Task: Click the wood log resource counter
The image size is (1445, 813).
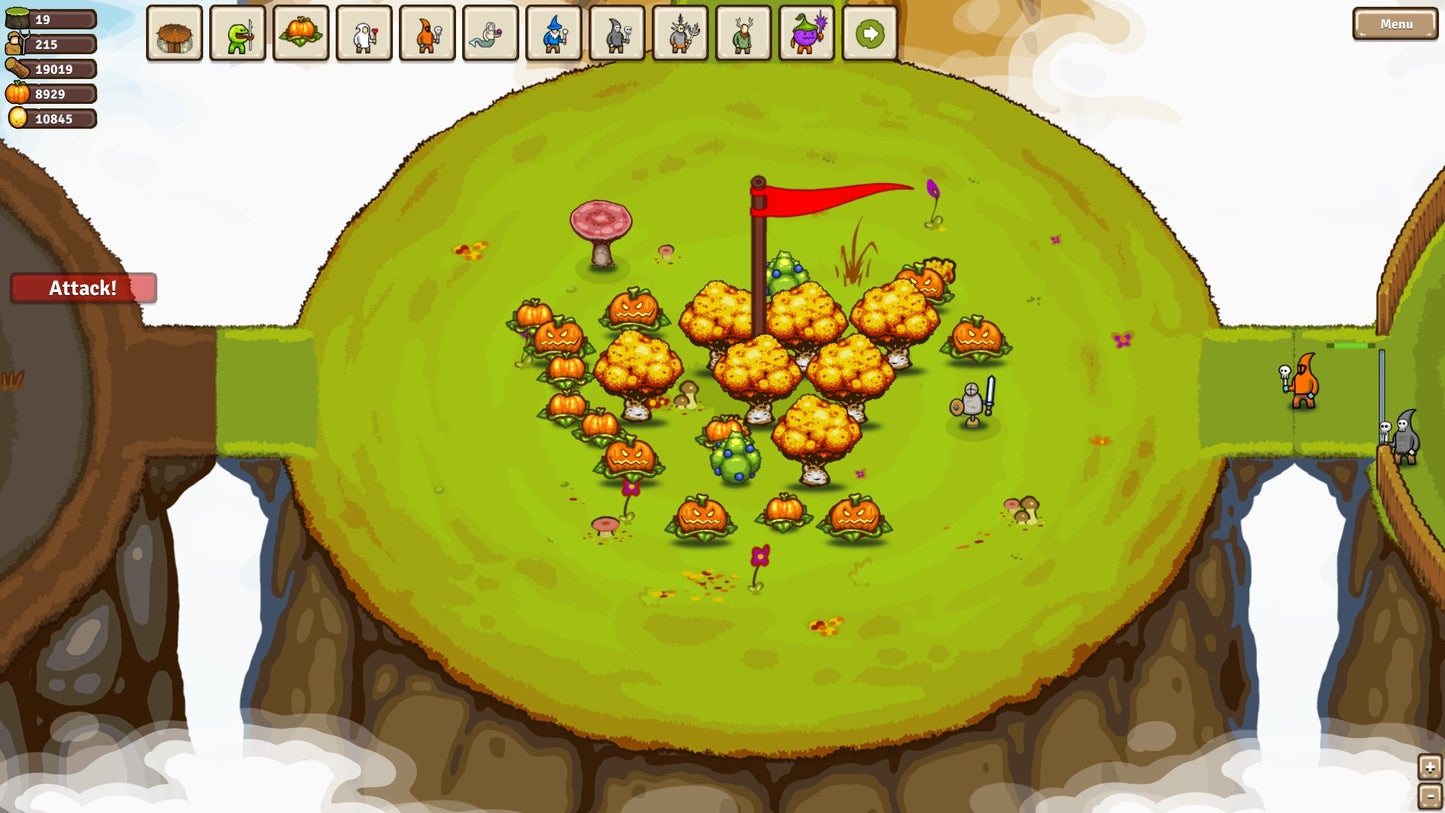Action: [x=52, y=69]
